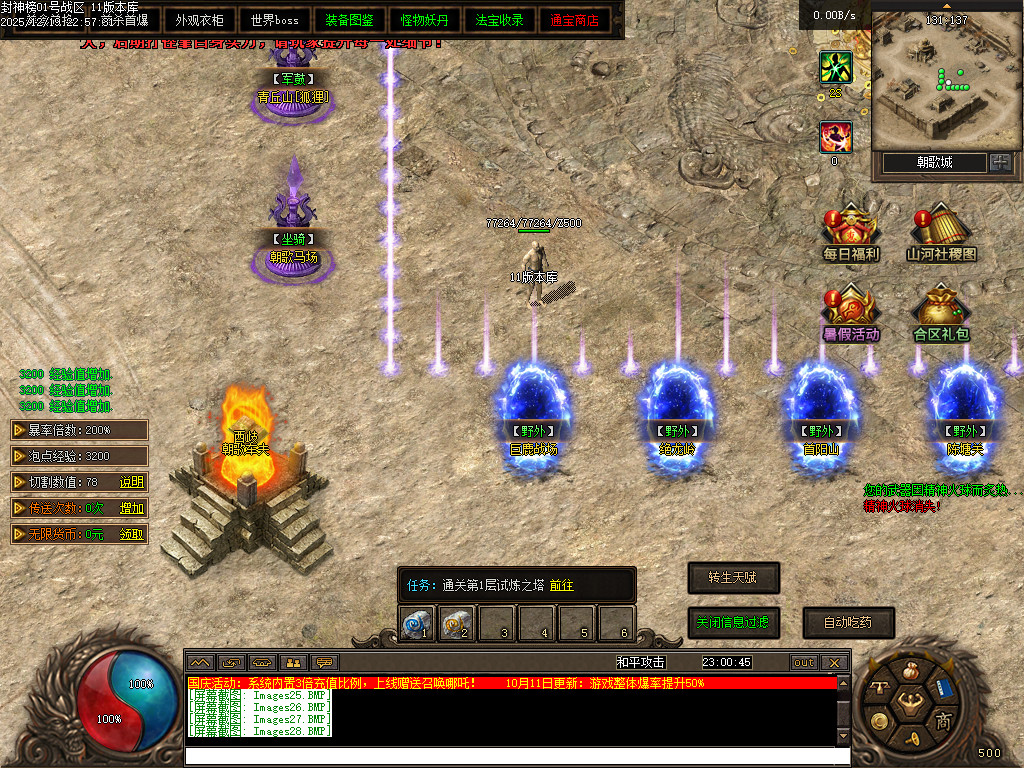This screenshot has height=768, width=1024.
Task: Open the 世界boss menu
Action: tap(275, 20)
